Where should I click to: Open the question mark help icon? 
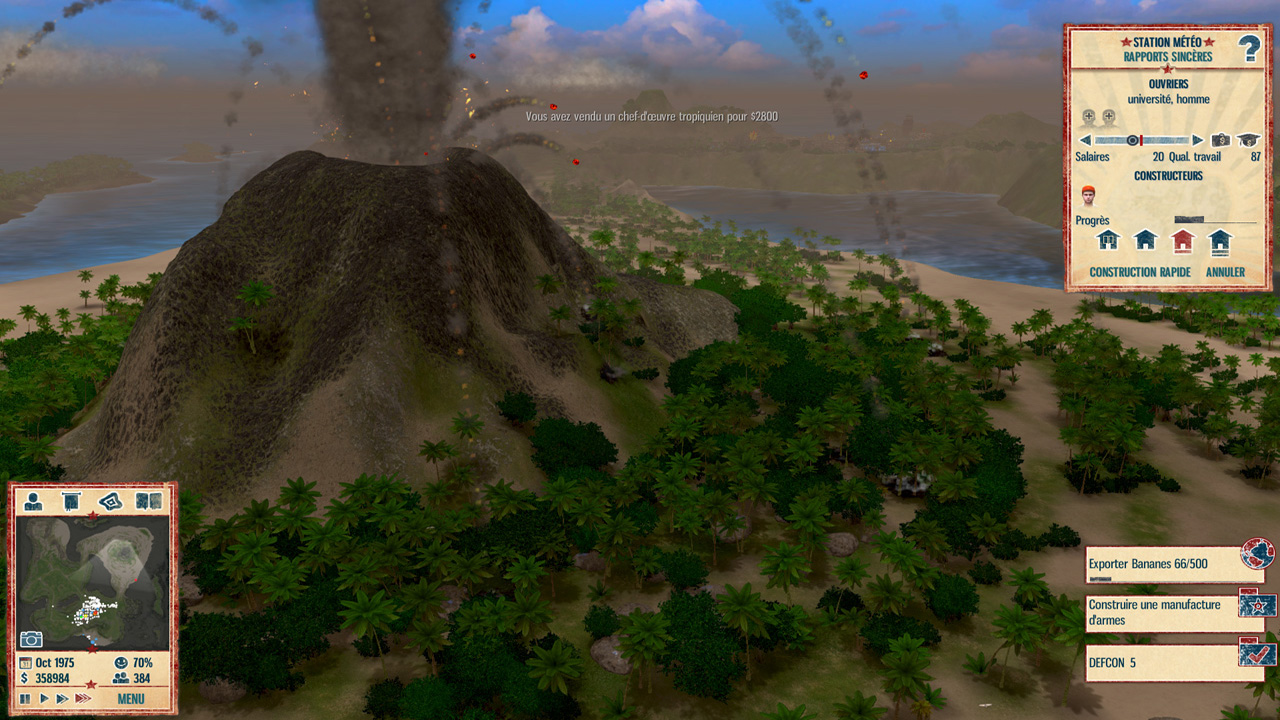coord(1249,48)
